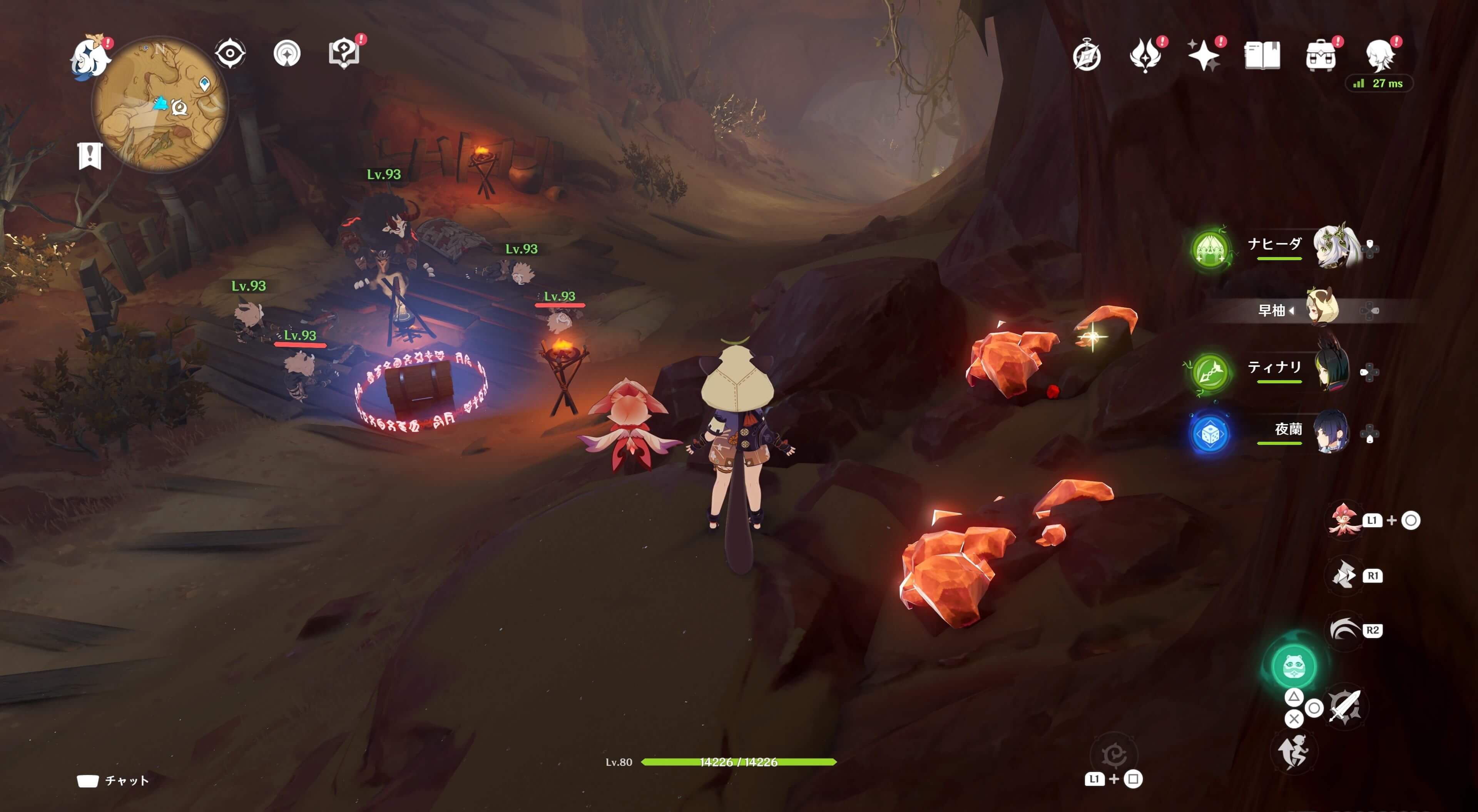The image size is (1478, 812).
Task: Open the compass adventure handbook icon
Action: (x=1087, y=56)
